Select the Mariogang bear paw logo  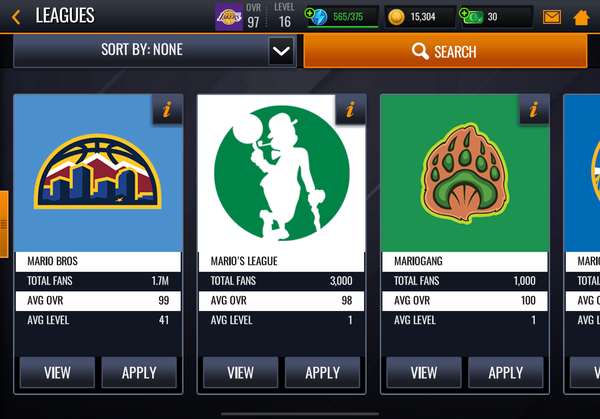(x=465, y=173)
